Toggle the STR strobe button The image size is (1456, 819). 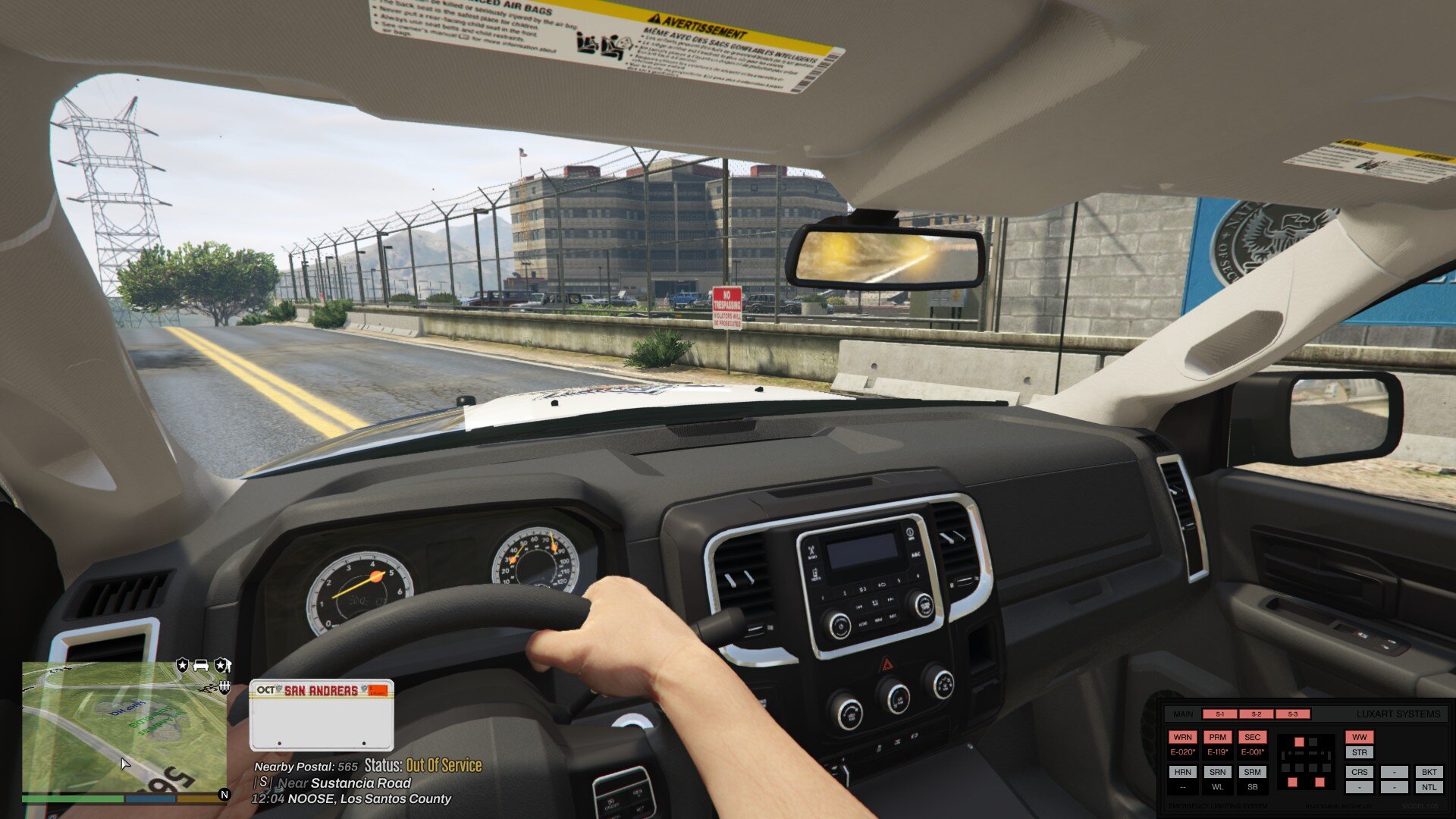point(1359,752)
